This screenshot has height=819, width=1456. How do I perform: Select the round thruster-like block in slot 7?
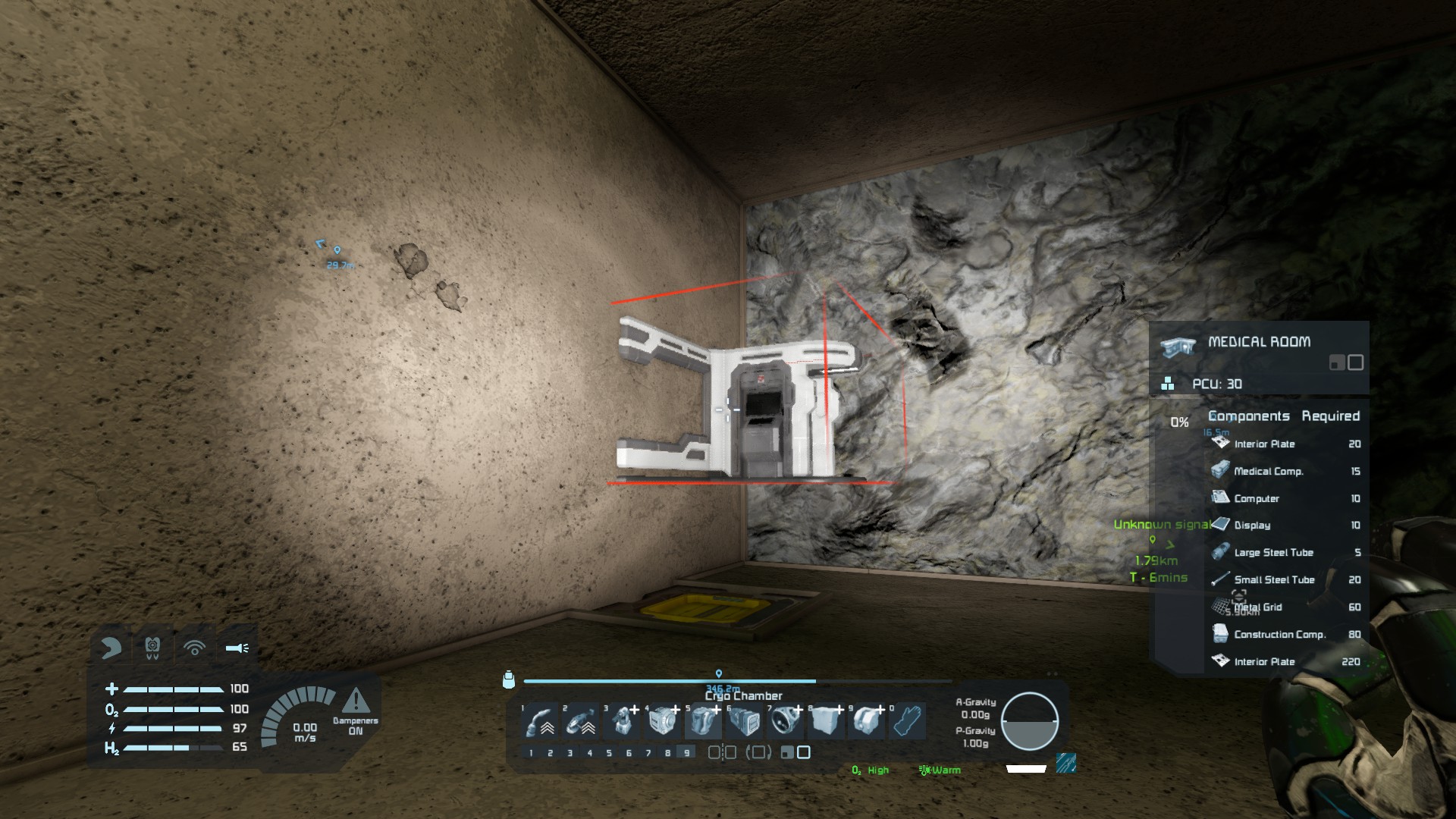pos(786,720)
